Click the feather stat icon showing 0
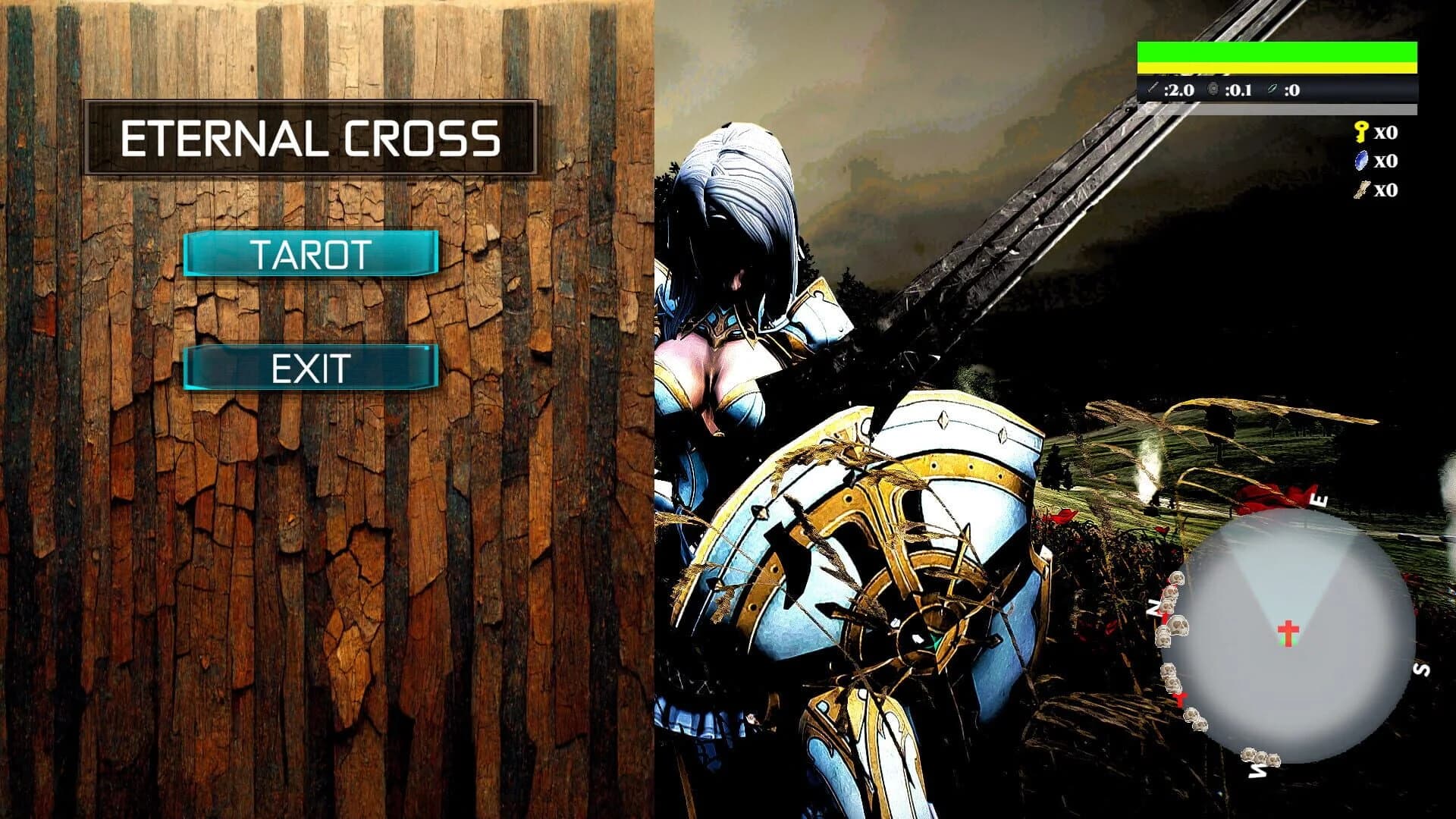The height and width of the screenshot is (819, 1456). 1272,89
